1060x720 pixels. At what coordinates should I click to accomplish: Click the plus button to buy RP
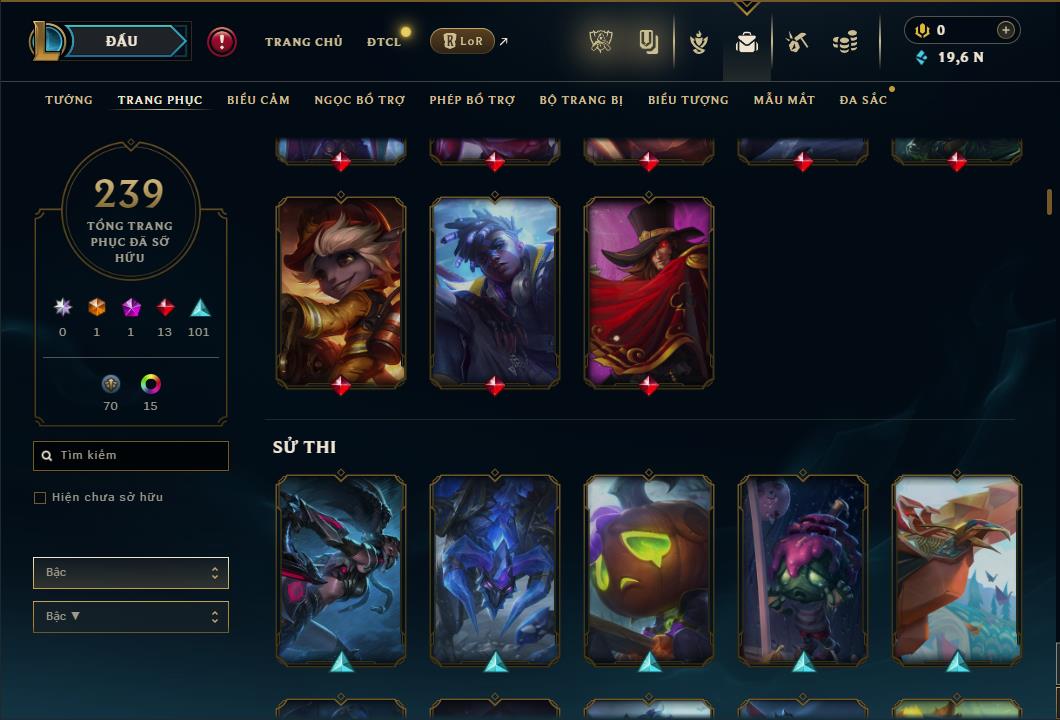point(1006,30)
